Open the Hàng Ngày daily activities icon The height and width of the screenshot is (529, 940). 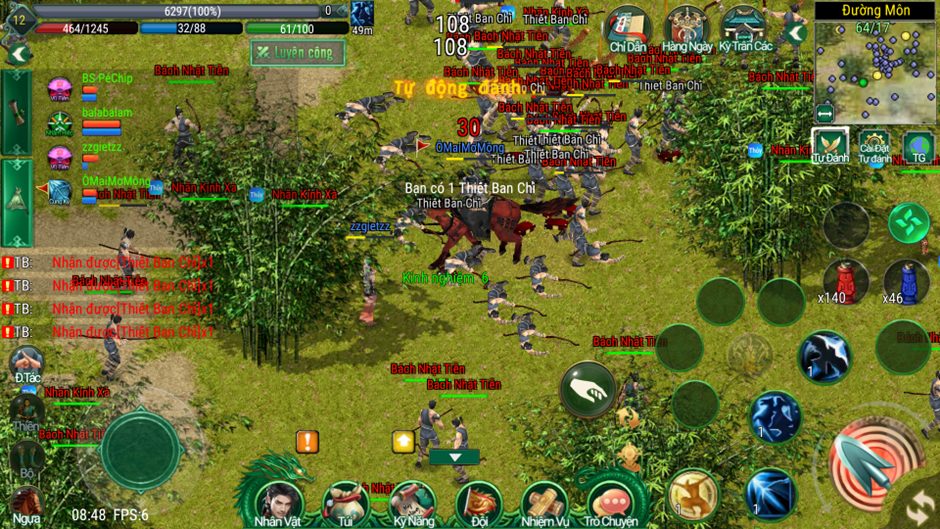687,29
